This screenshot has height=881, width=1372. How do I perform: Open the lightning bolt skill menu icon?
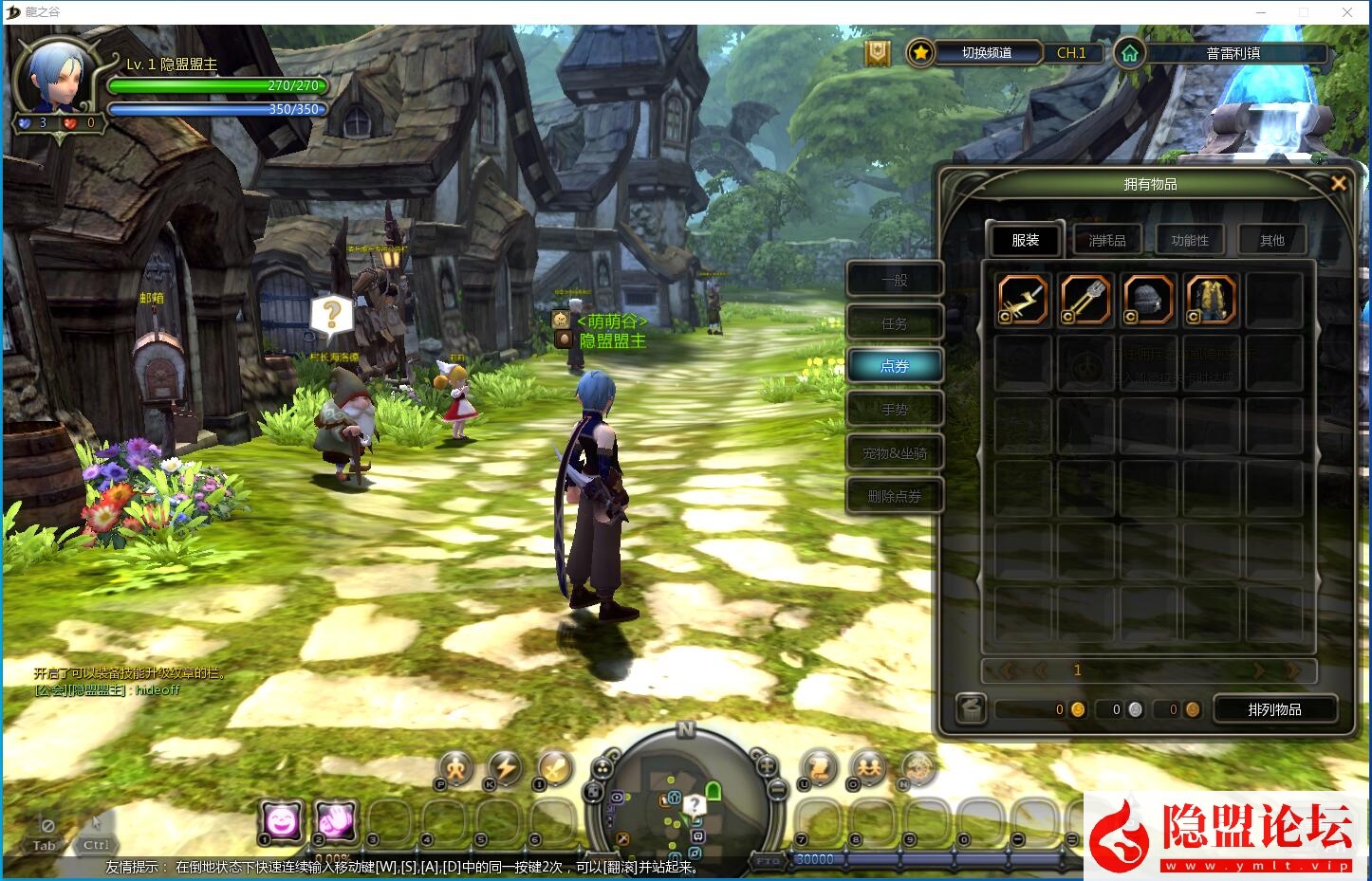pyautogui.click(x=505, y=767)
